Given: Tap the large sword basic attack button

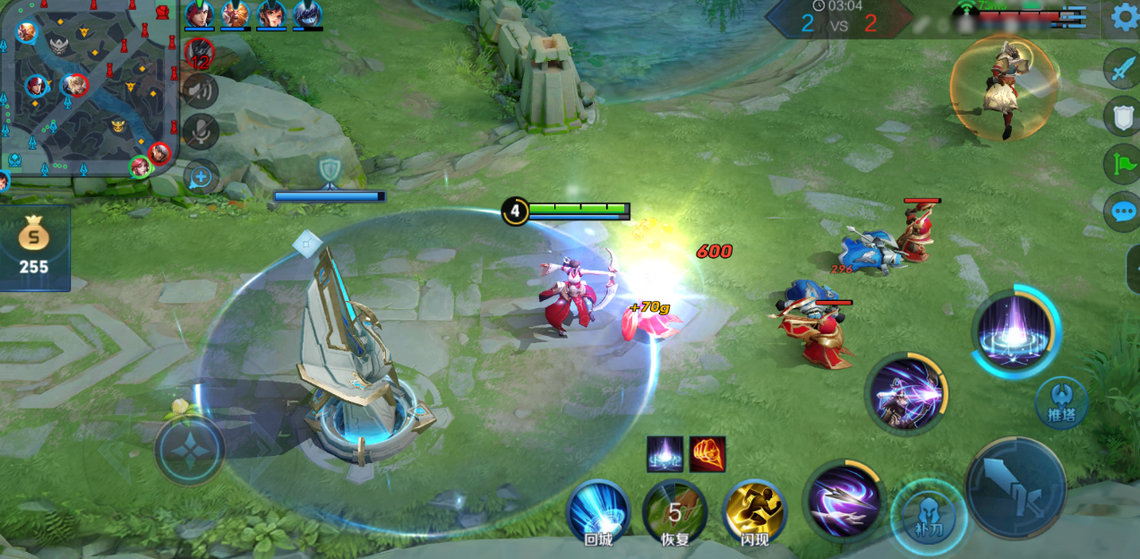Looking at the screenshot, I should tap(1015, 487).
